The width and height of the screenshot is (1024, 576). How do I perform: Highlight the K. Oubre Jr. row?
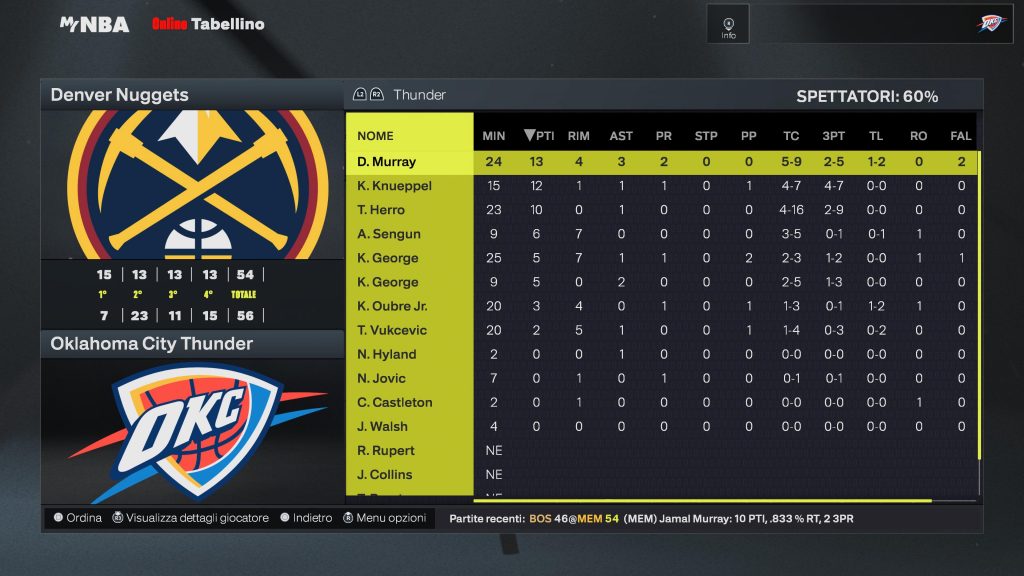point(392,306)
